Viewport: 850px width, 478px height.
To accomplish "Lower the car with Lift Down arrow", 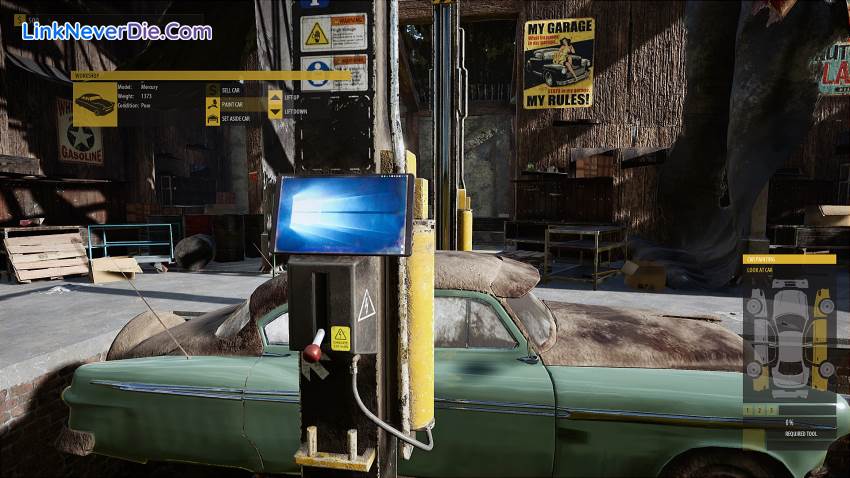I will (x=275, y=112).
